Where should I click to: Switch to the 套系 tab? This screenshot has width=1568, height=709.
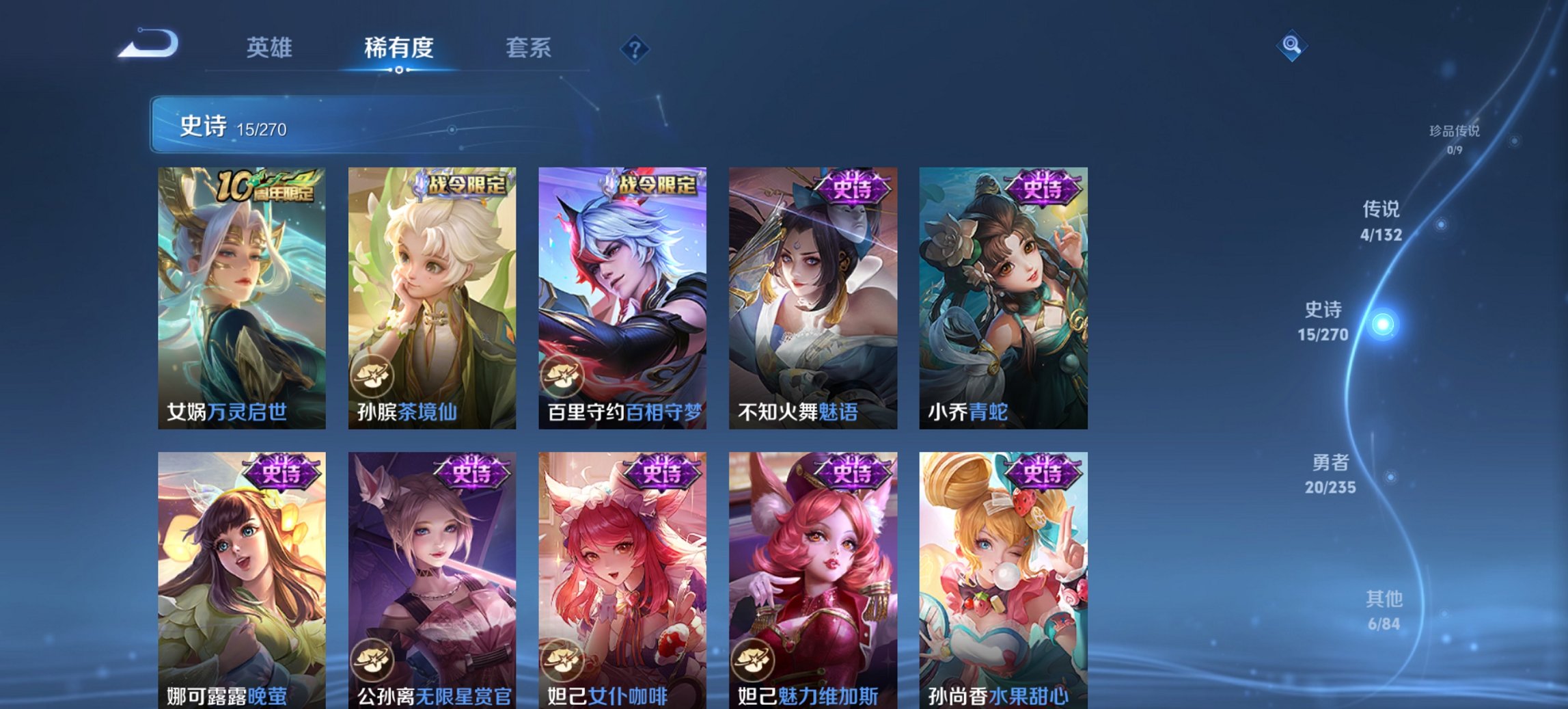point(528,48)
